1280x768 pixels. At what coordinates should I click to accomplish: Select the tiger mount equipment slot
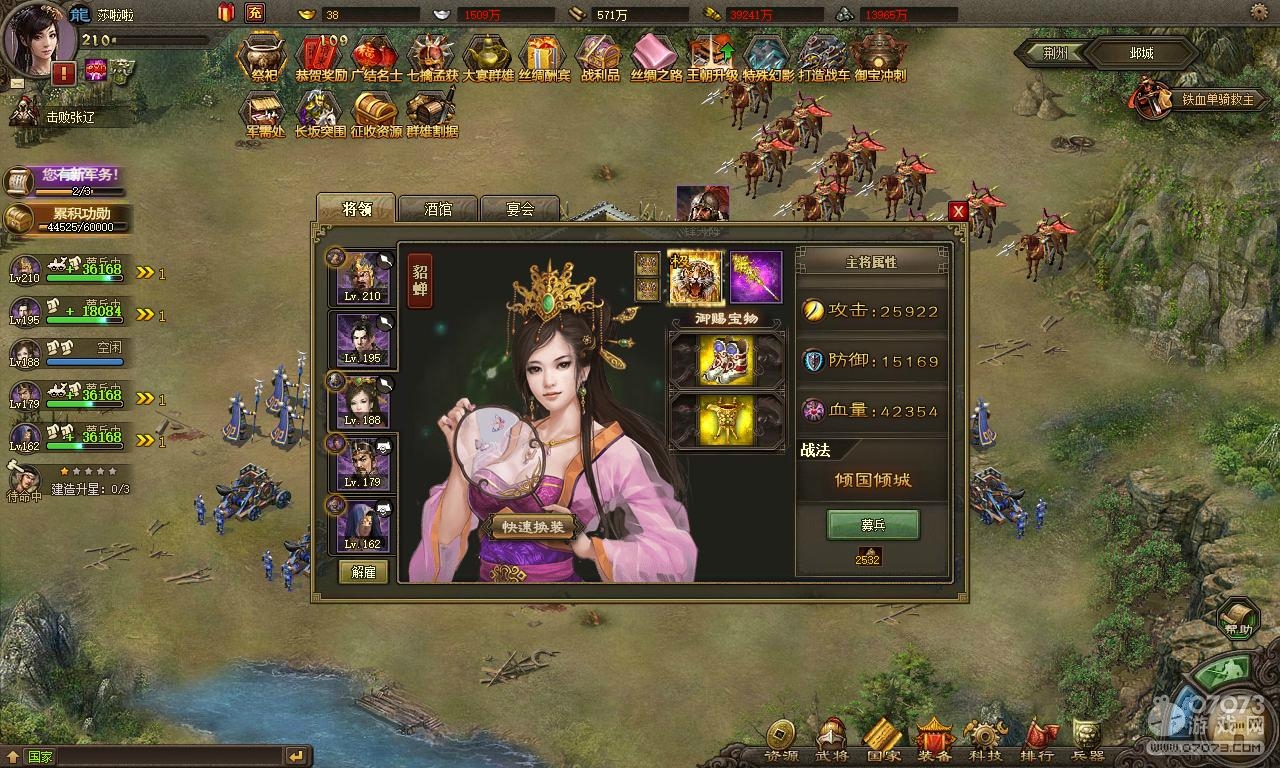point(695,277)
